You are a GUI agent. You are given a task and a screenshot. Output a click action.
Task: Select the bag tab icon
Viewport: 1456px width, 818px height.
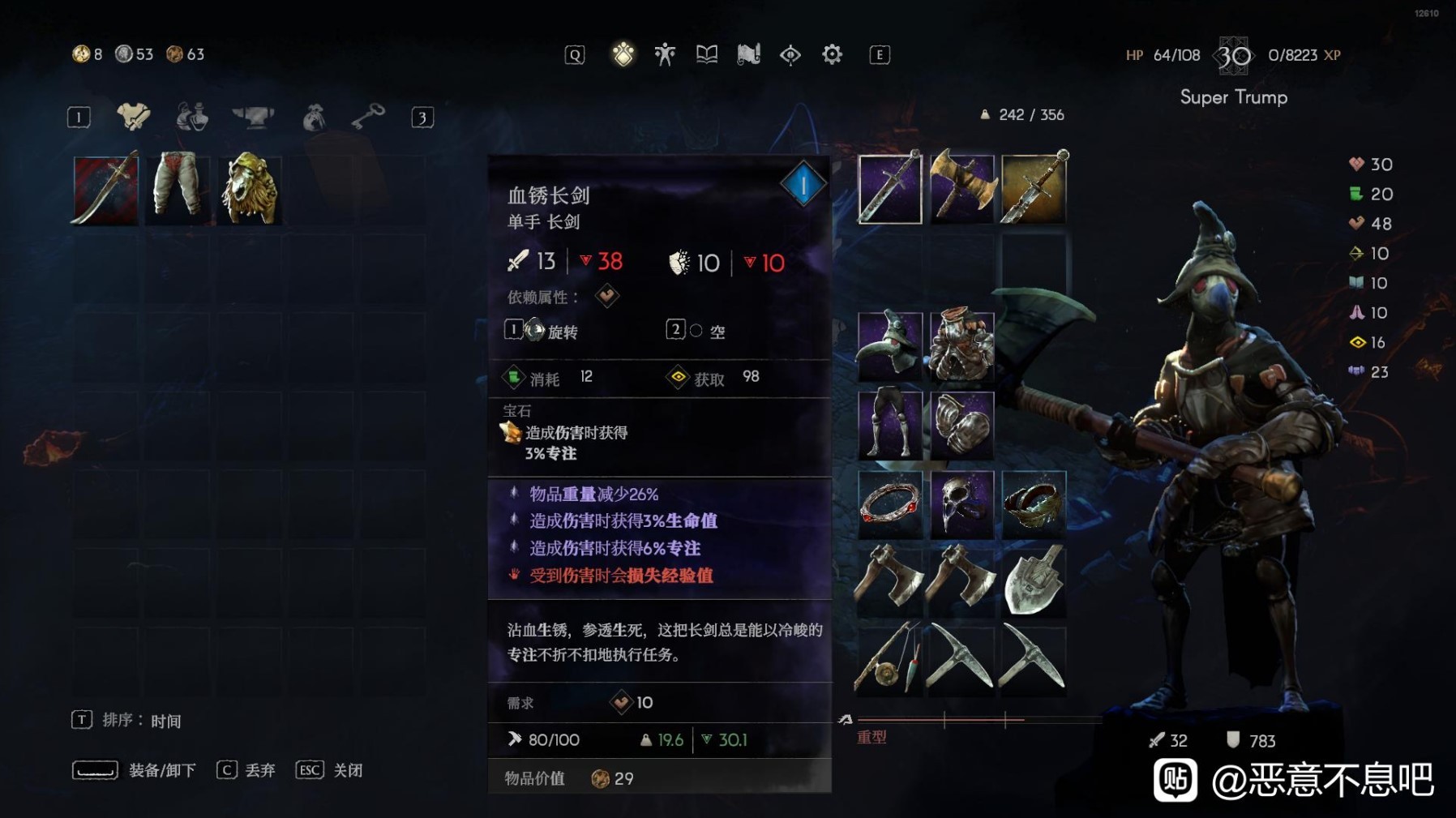click(x=312, y=118)
